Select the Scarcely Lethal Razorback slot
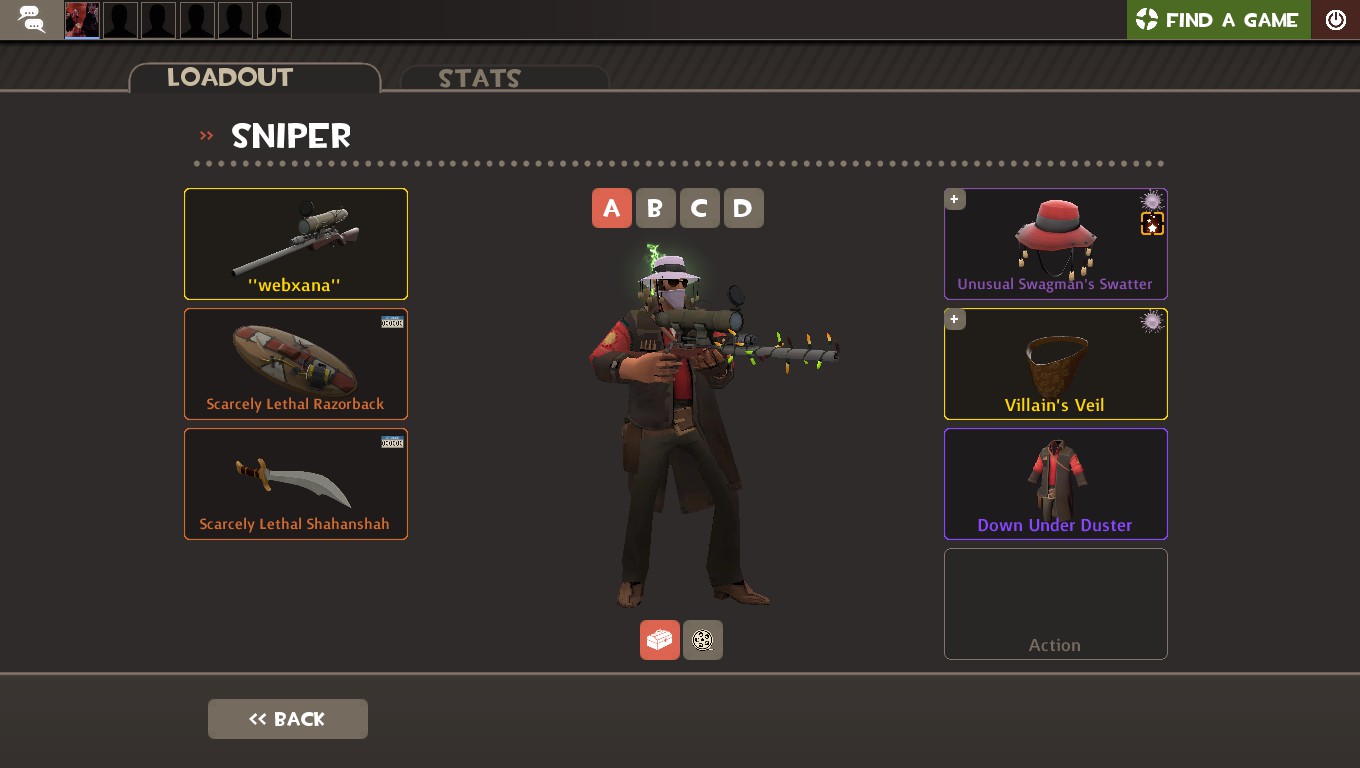 tap(296, 364)
